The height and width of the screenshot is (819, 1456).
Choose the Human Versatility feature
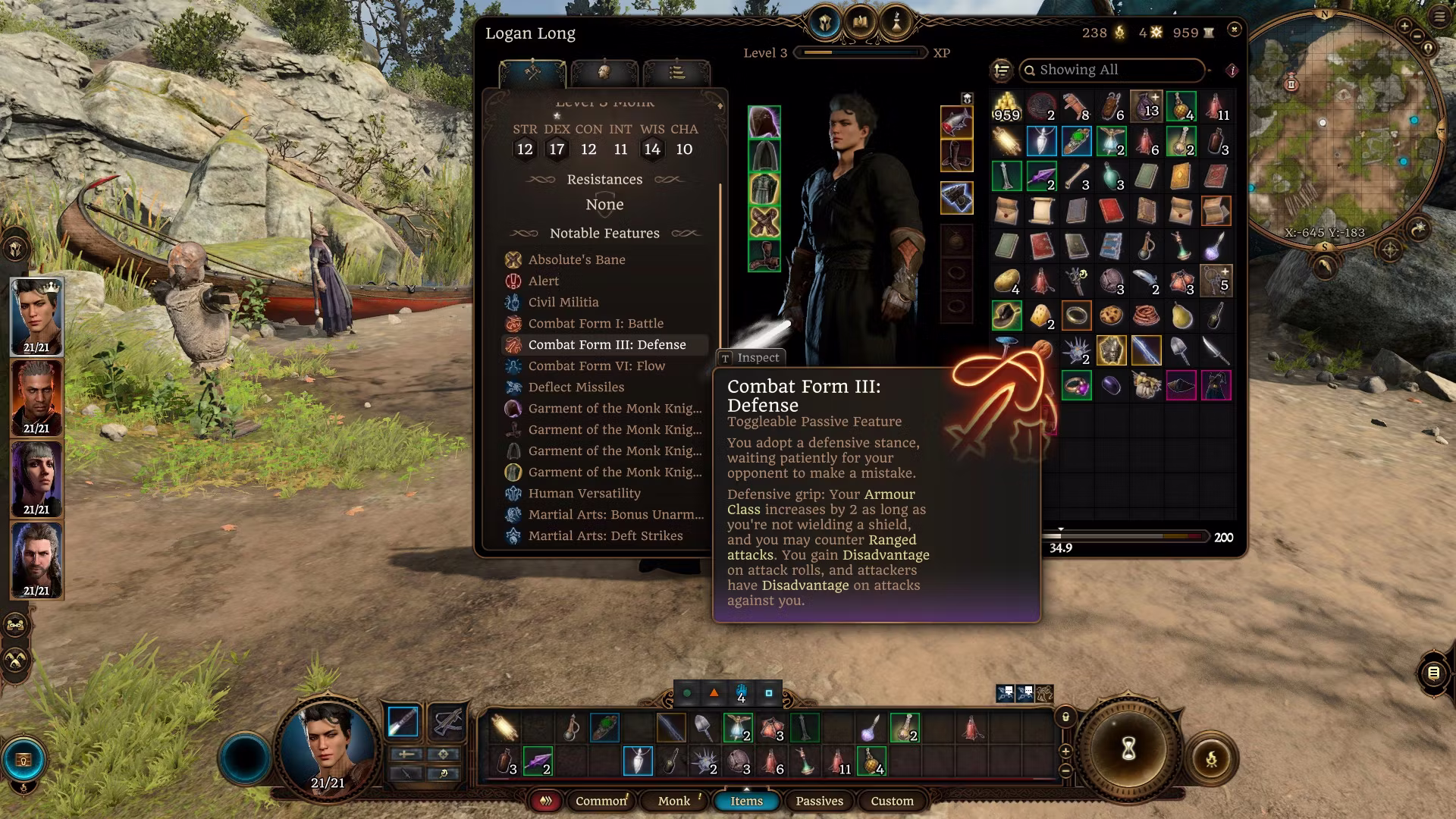point(584,493)
